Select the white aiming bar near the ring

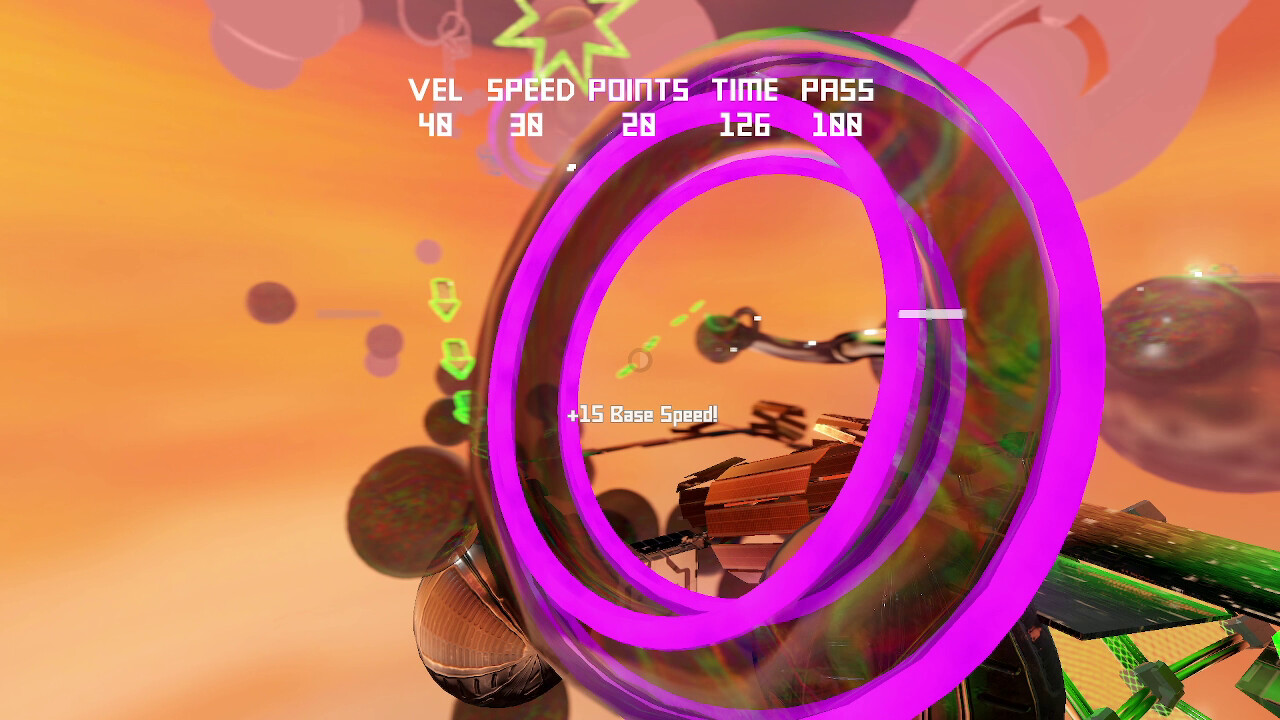930,313
